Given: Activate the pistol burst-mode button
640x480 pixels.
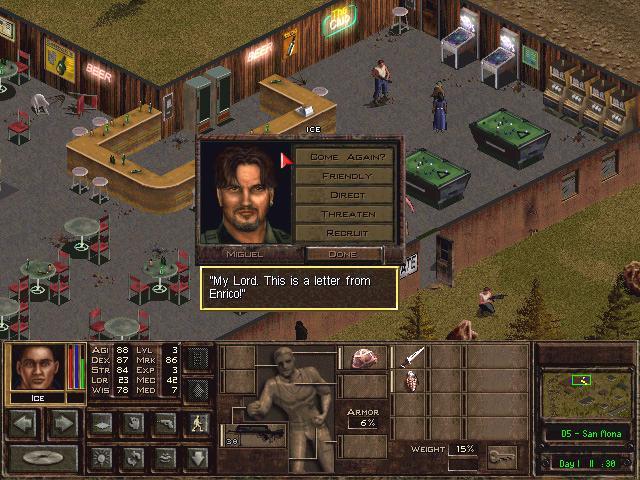Looking at the screenshot, I should pyautogui.click(x=165, y=424).
